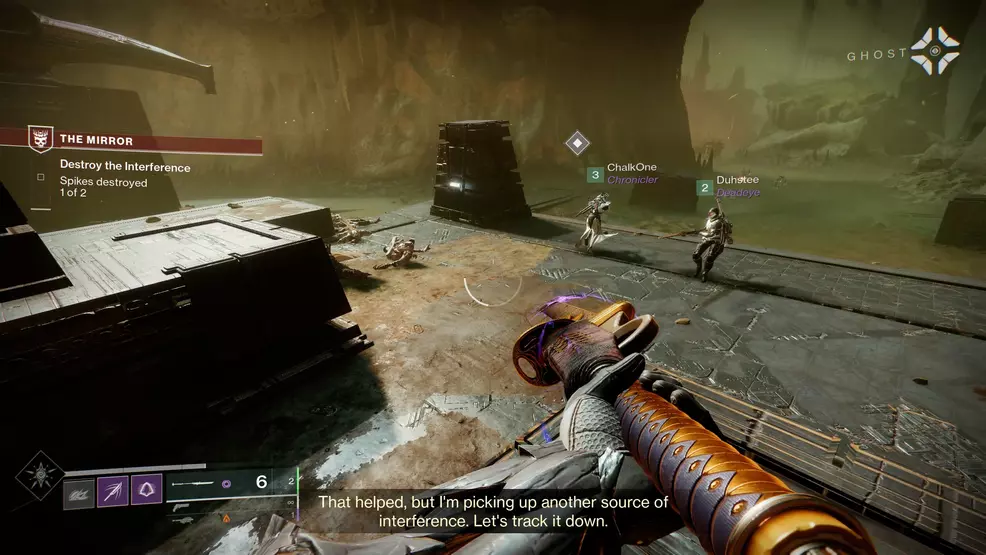Image resolution: width=986 pixels, height=555 pixels.
Task: Click the white diamond objective waypoint marker
Action: click(577, 142)
